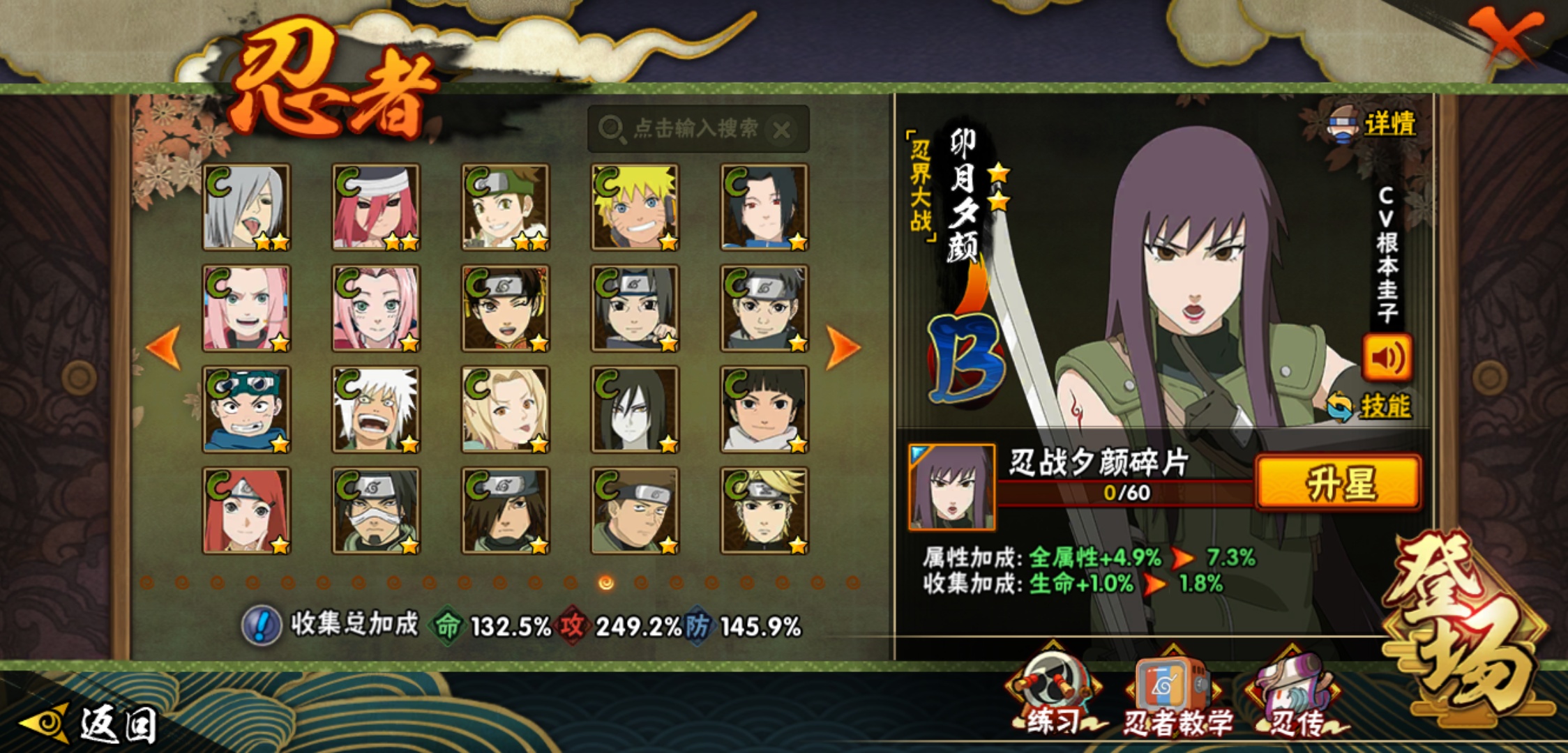Switch to the 技能 skills view
Image resolution: width=1568 pixels, height=753 pixels.
pos(1382,406)
